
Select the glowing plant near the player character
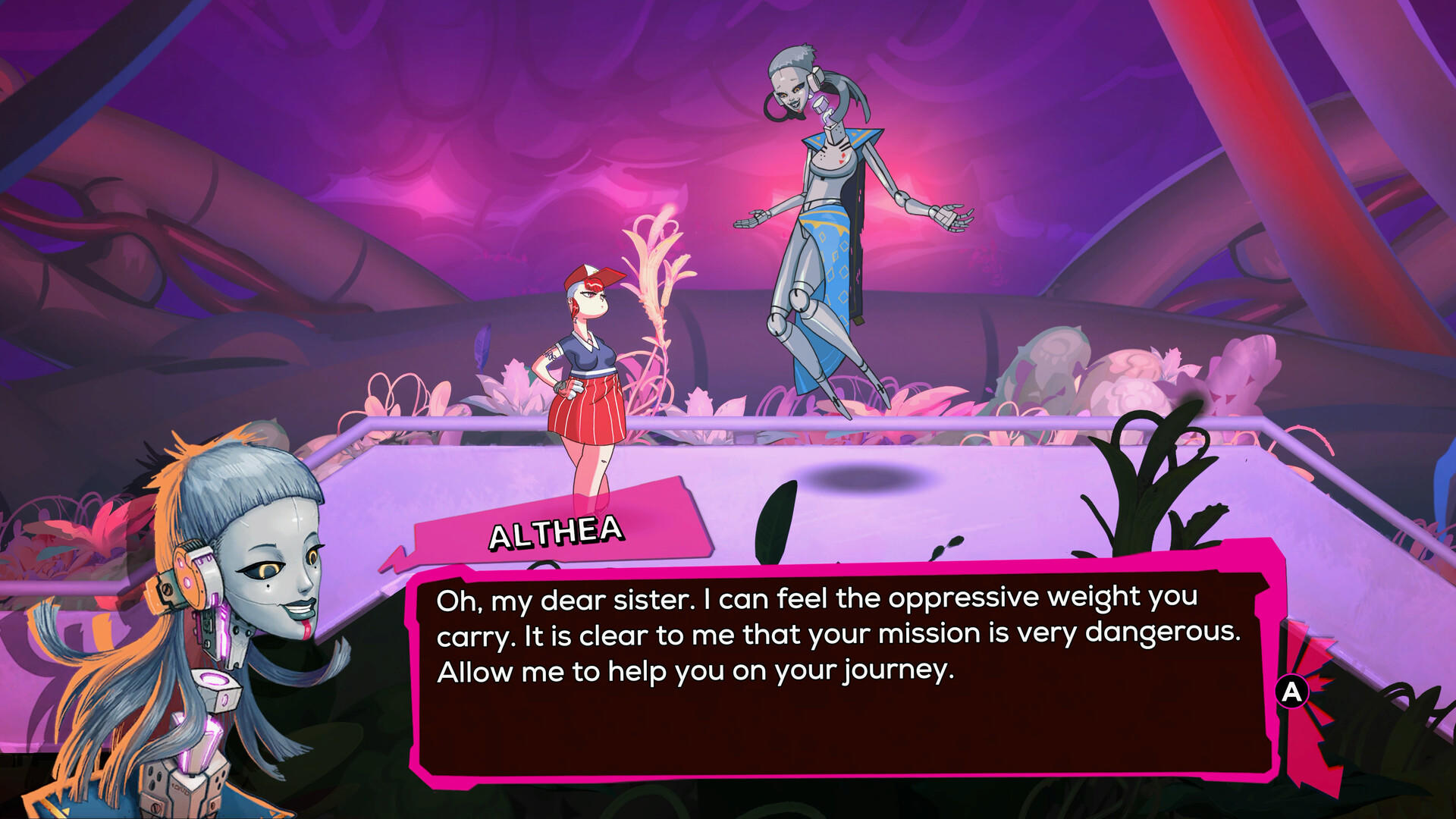point(656,296)
